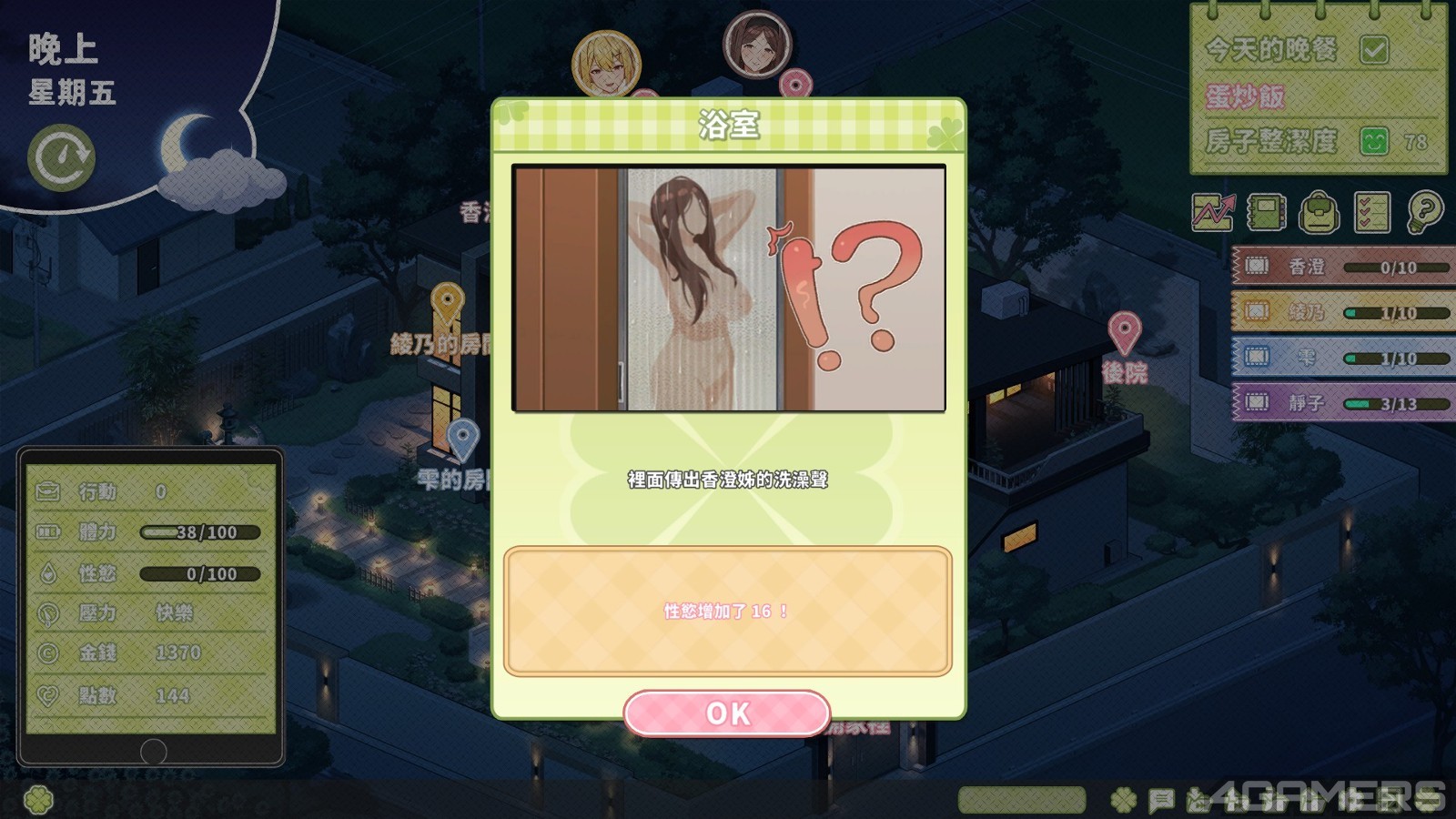Select 雫's relationship bar
Image resolution: width=1456 pixels, height=819 pixels.
tap(1342, 358)
